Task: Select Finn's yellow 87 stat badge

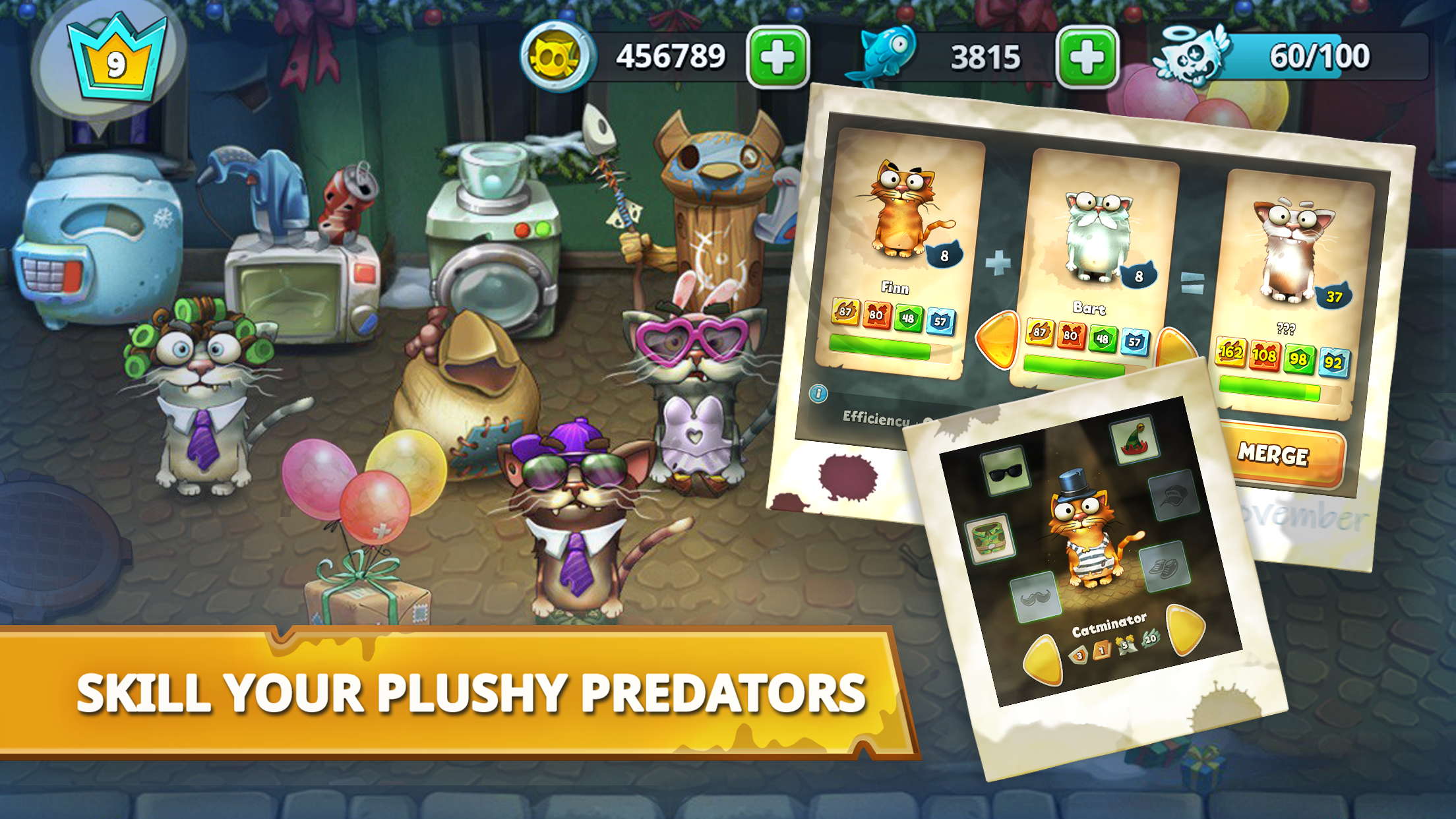Action: pos(845,311)
